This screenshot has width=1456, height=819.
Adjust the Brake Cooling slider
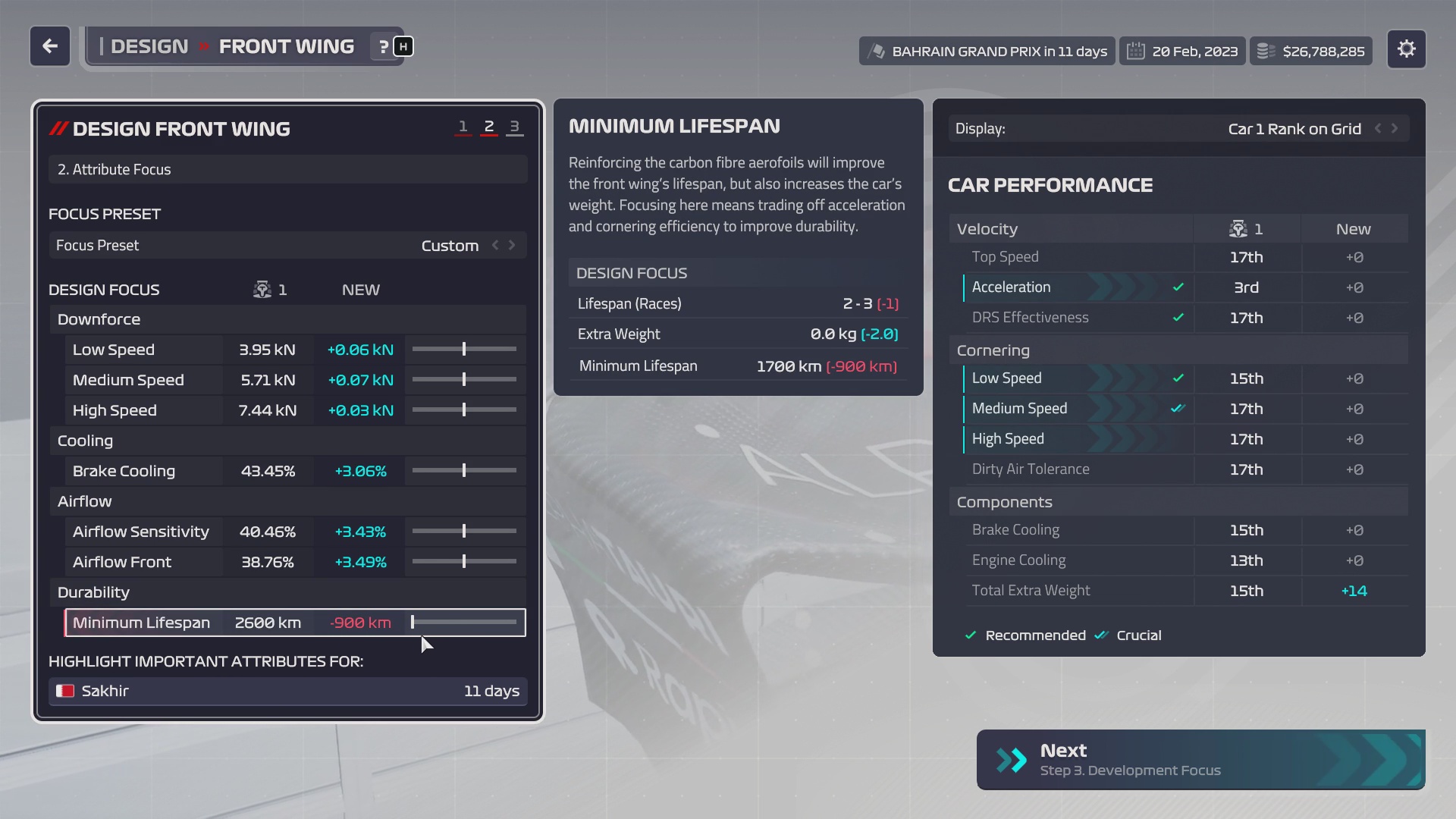pos(464,471)
